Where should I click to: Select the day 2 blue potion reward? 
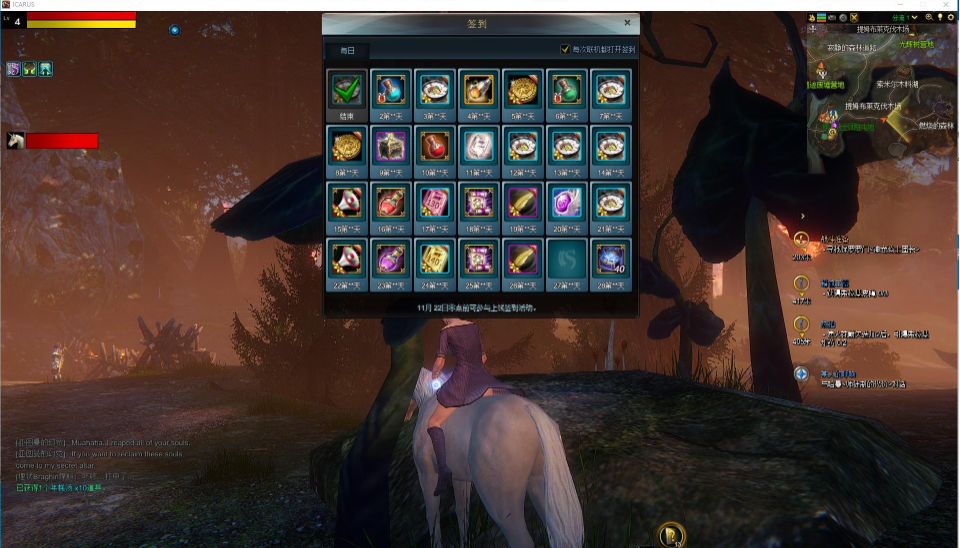[x=391, y=89]
